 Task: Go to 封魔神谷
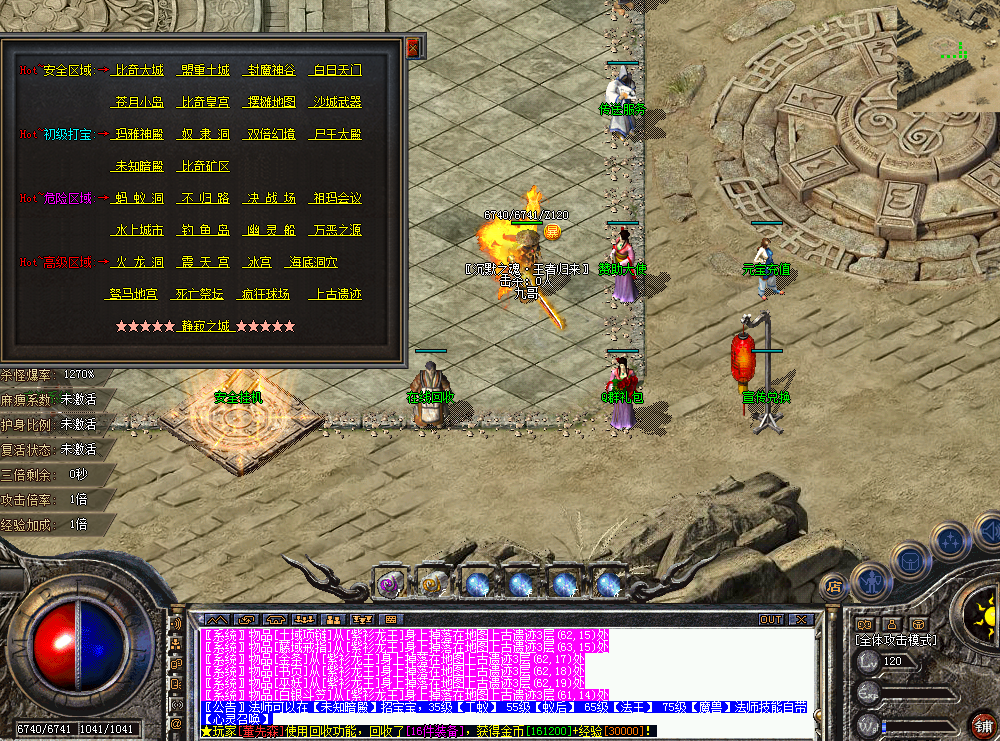[271, 71]
